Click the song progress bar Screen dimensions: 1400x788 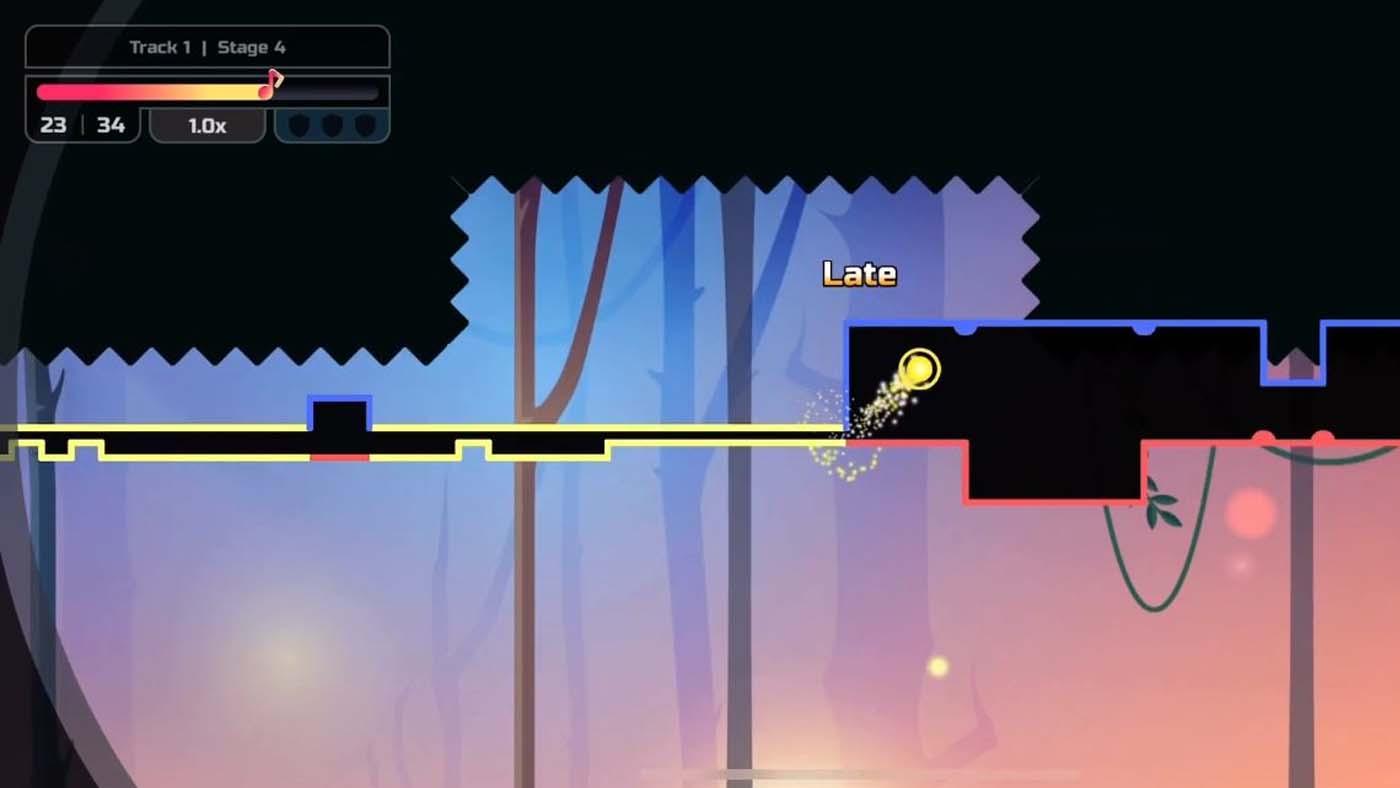pos(150,91)
